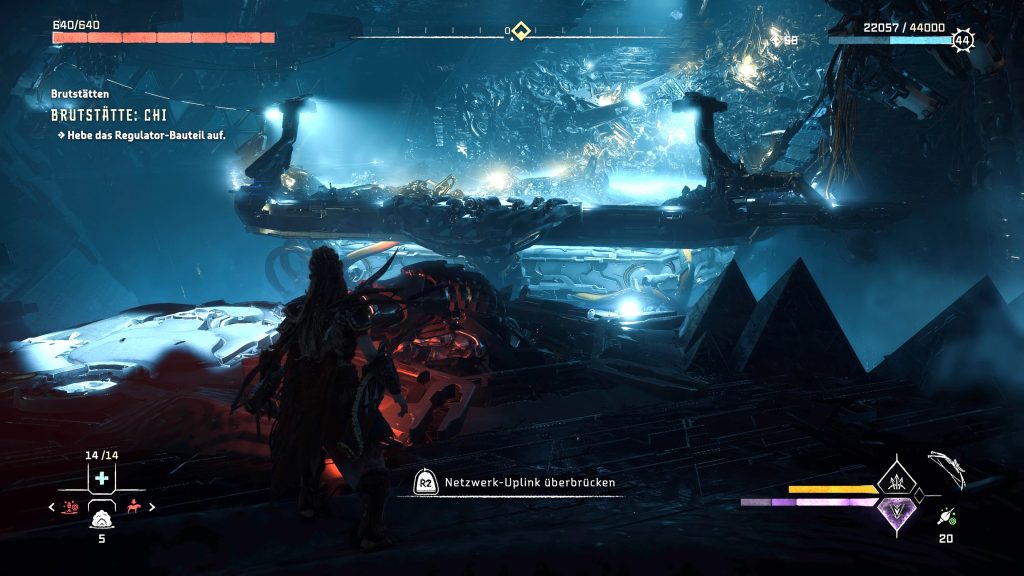Select the red trap tool icon

tap(71, 507)
